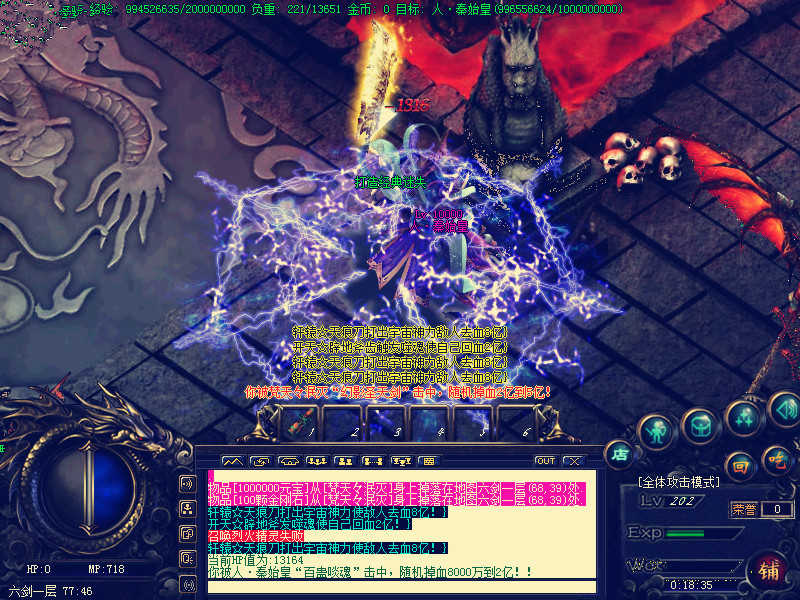Viewport: 800px width, 600px height.
Task: Click the OUT button above chat
Action: click(545, 461)
